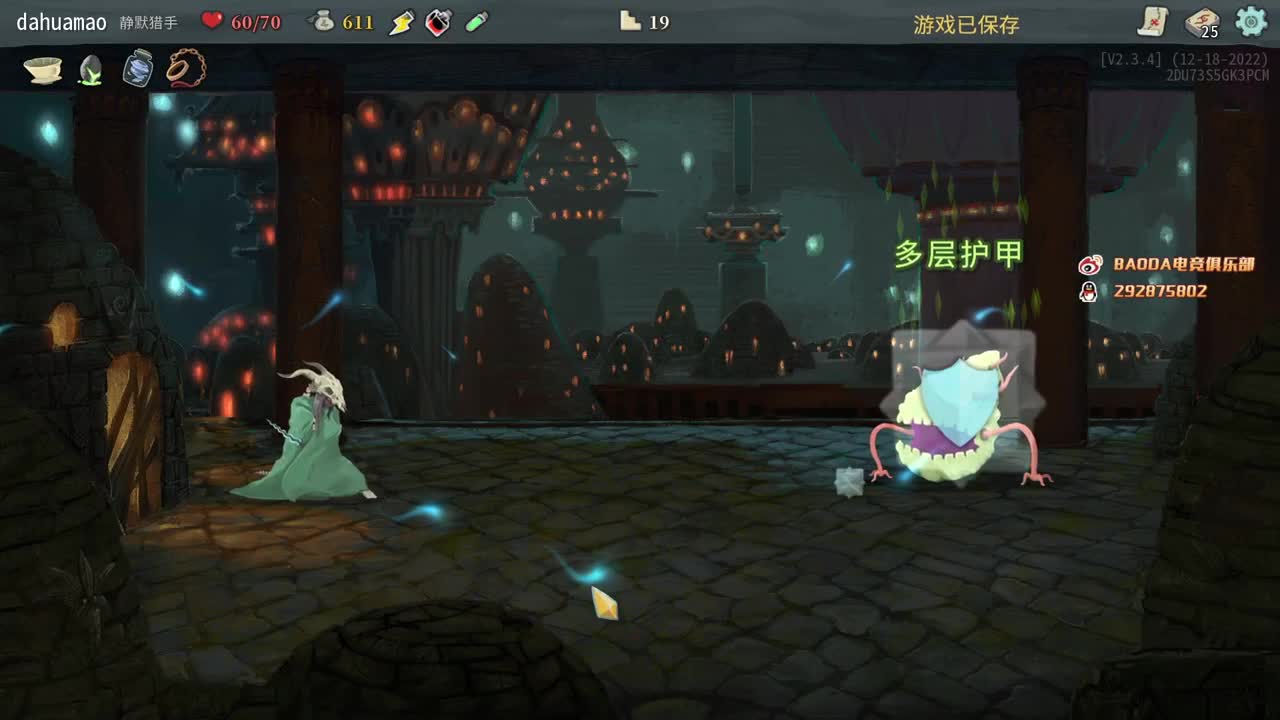Select the lightning potion in the potion belt
The height and width of the screenshot is (720, 1280).
(x=401, y=21)
